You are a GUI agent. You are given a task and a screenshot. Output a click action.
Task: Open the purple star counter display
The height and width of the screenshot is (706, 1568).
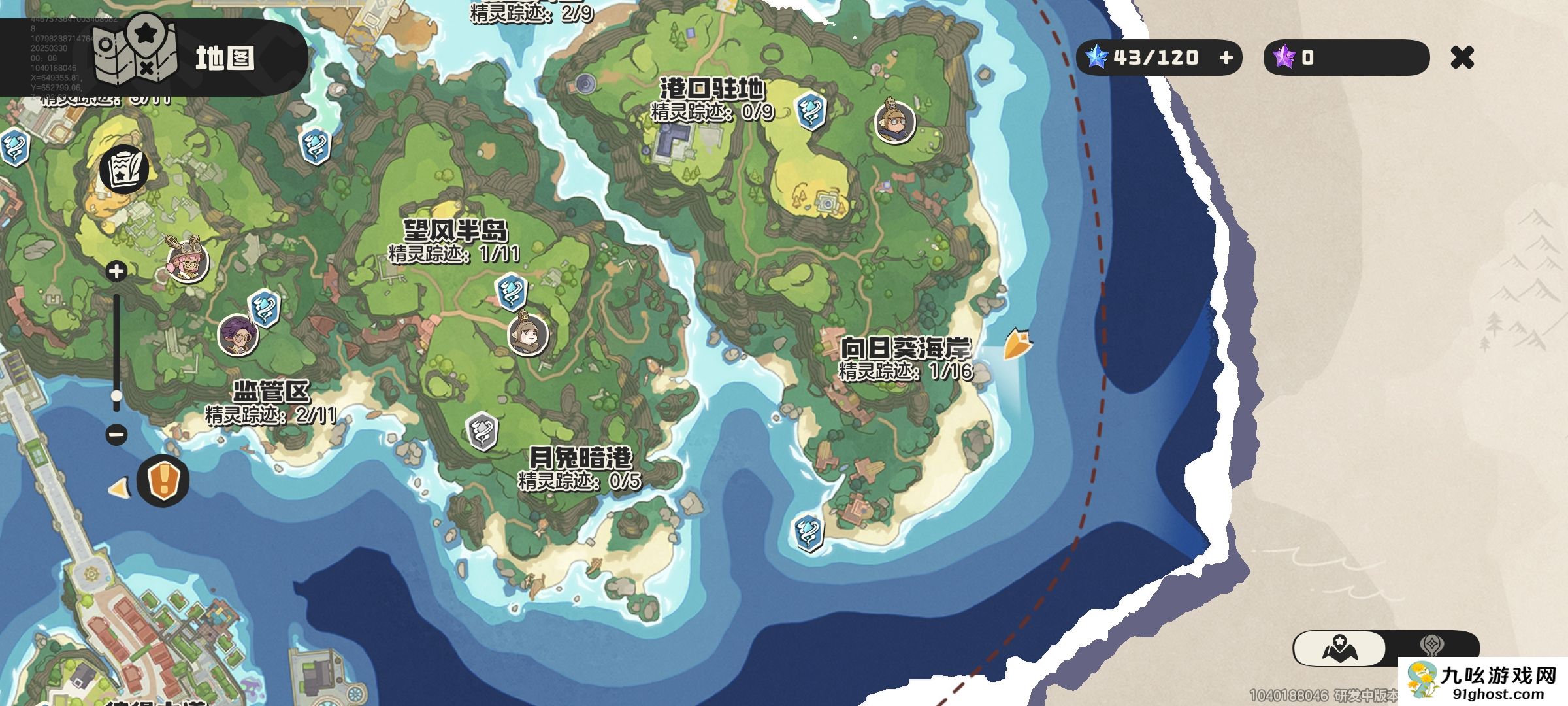pyautogui.click(x=1346, y=58)
